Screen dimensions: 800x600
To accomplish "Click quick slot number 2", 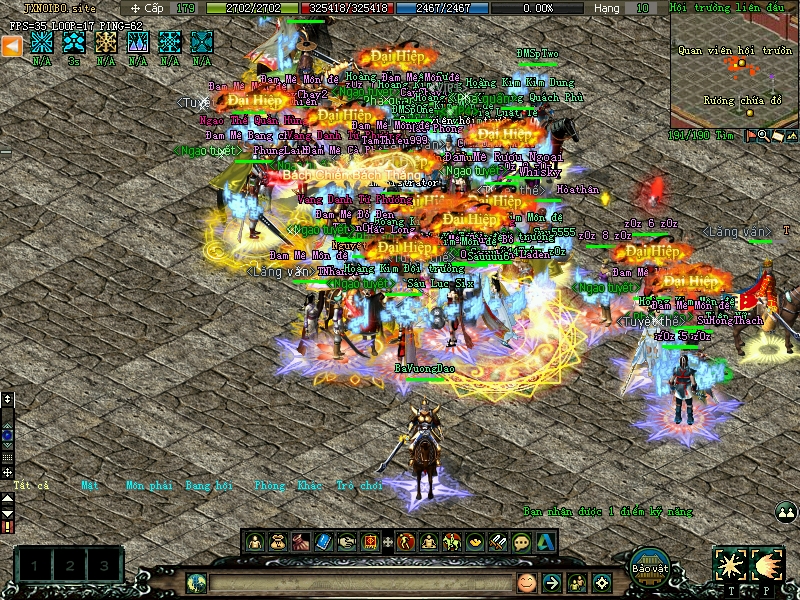I will tap(69, 567).
